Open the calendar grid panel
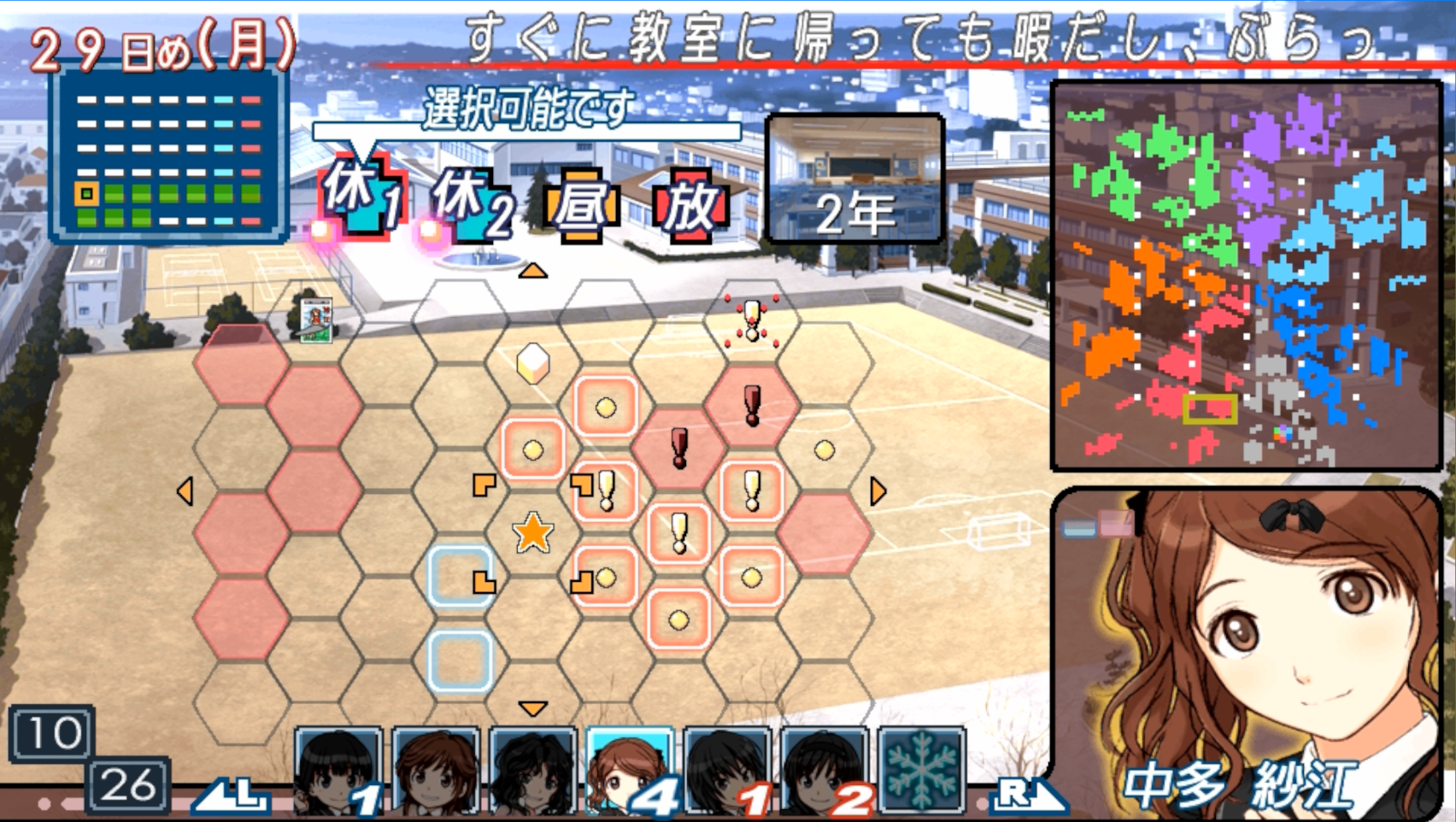 click(168, 154)
